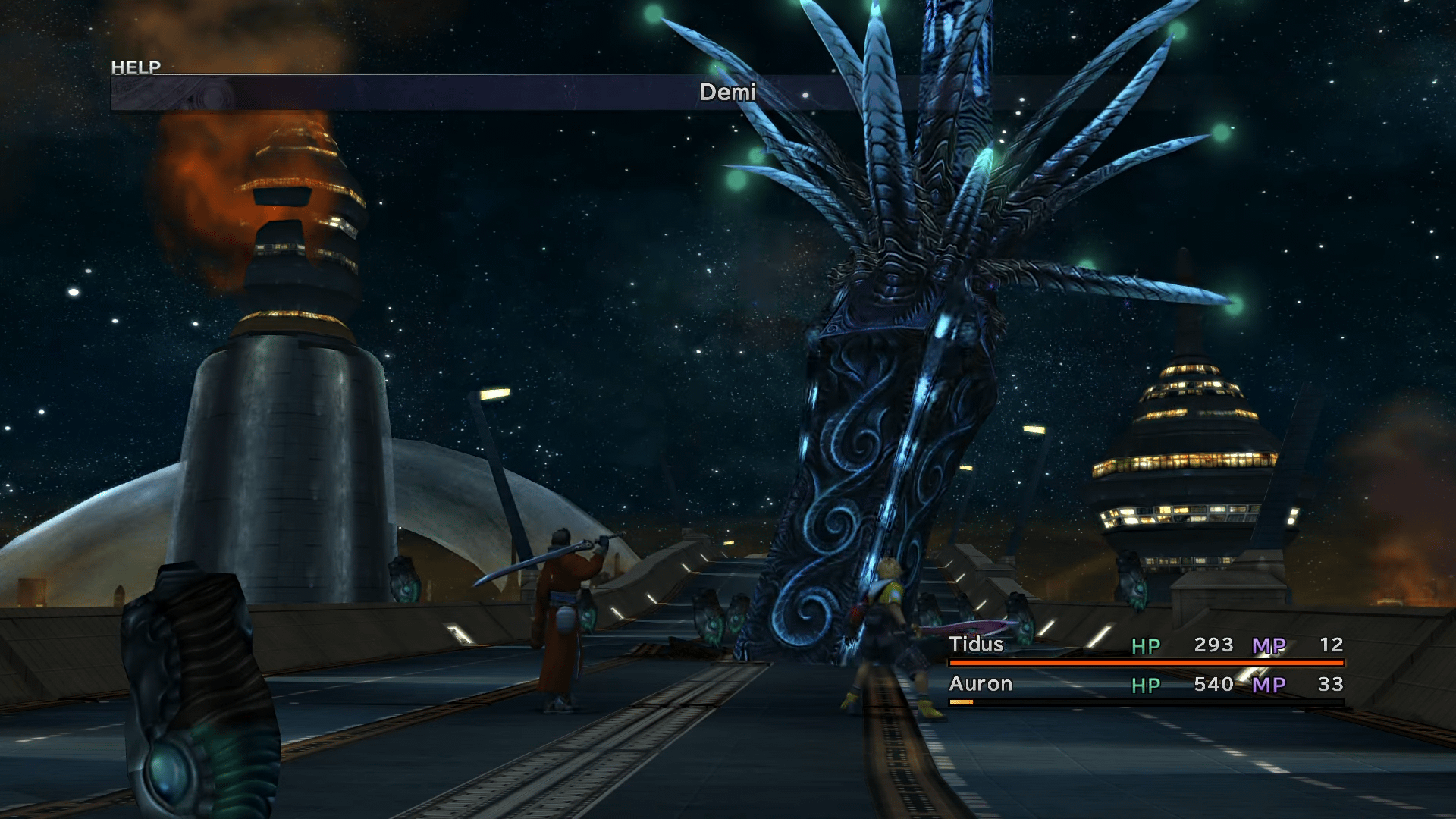The image size is (1456, 819).
Task: Click the Demi ability banner
Action: pyautogui.click(x=726, y=93)
